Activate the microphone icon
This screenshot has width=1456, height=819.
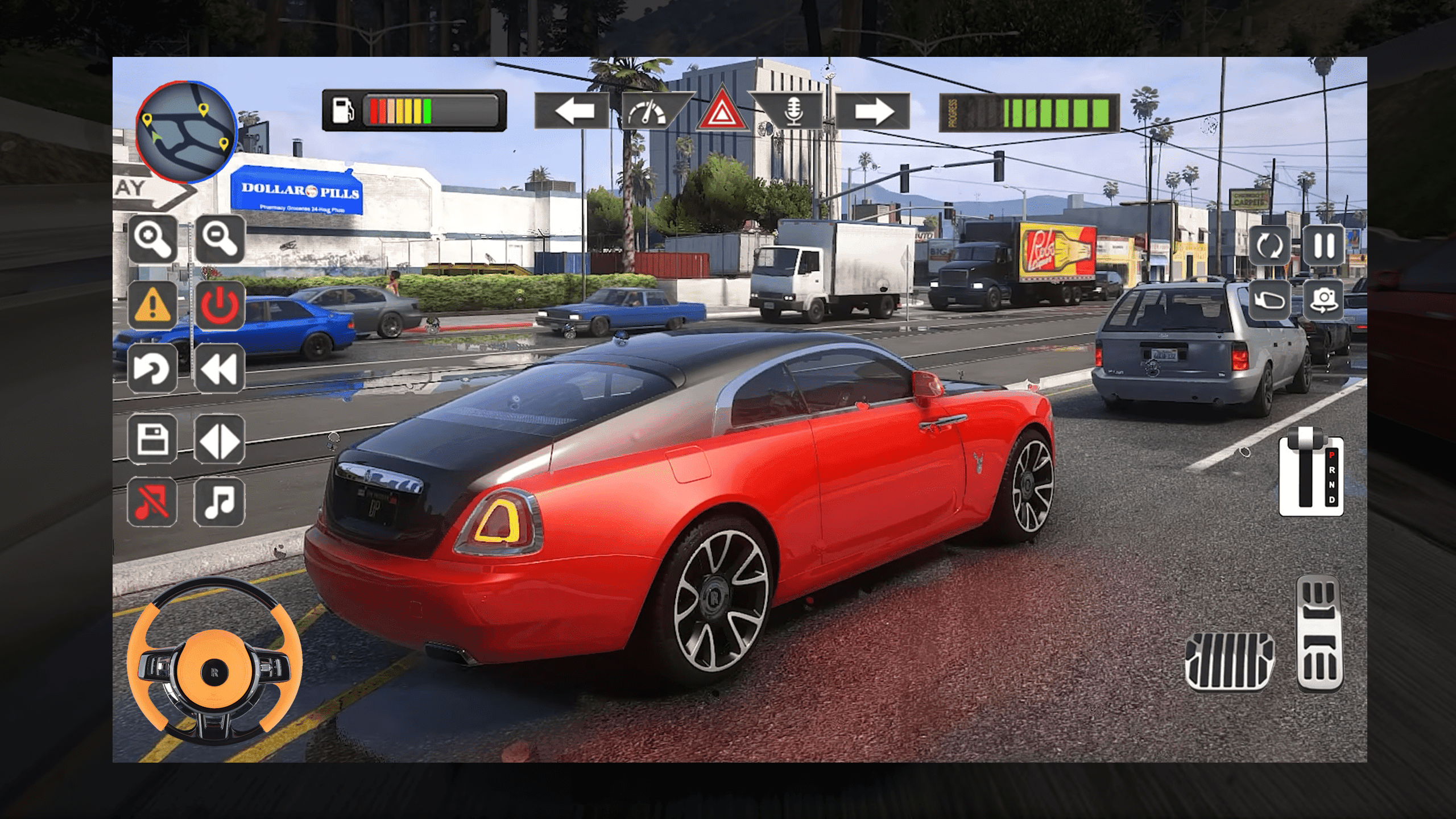tap(793, 111)
